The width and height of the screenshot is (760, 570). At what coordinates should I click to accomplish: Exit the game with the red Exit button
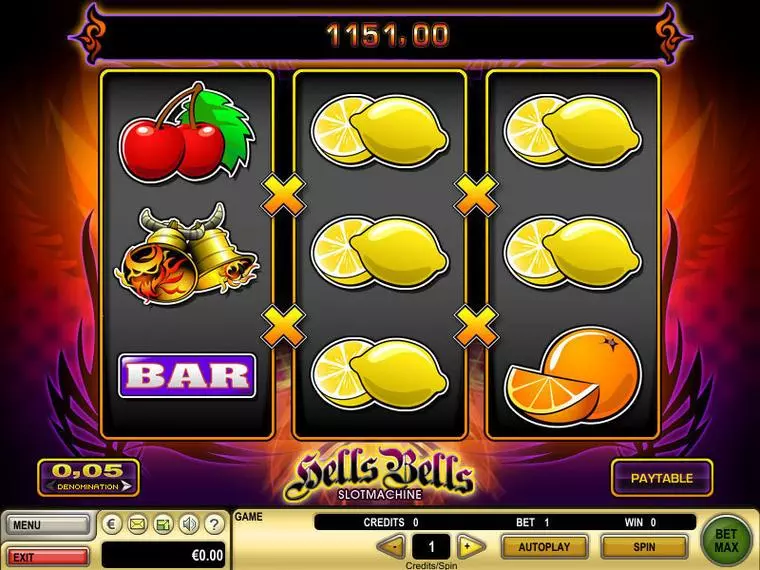(46, 556)
